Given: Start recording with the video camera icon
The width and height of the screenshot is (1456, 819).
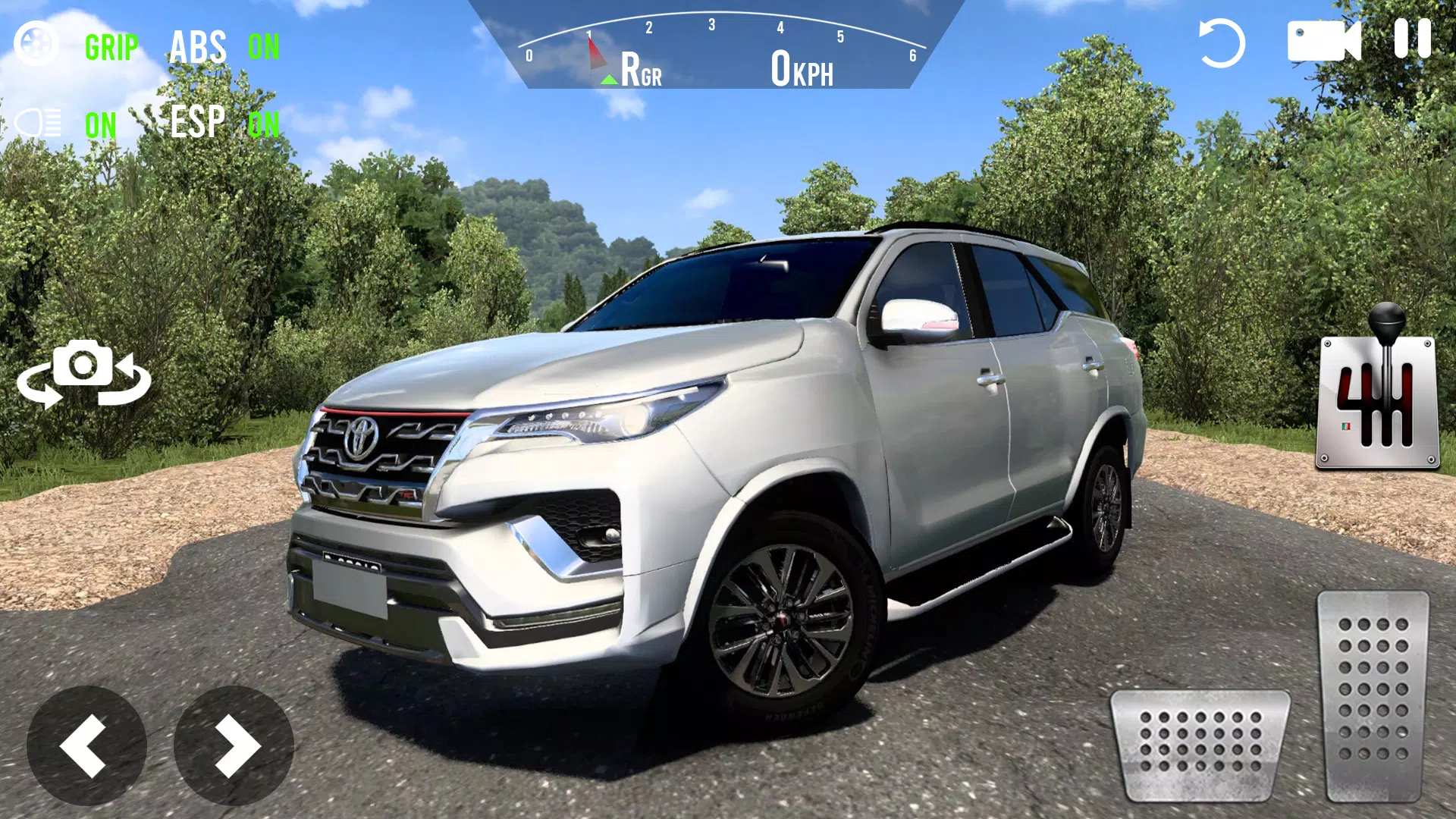Looking at the screenshot, I should click(x=1326, y=42).
